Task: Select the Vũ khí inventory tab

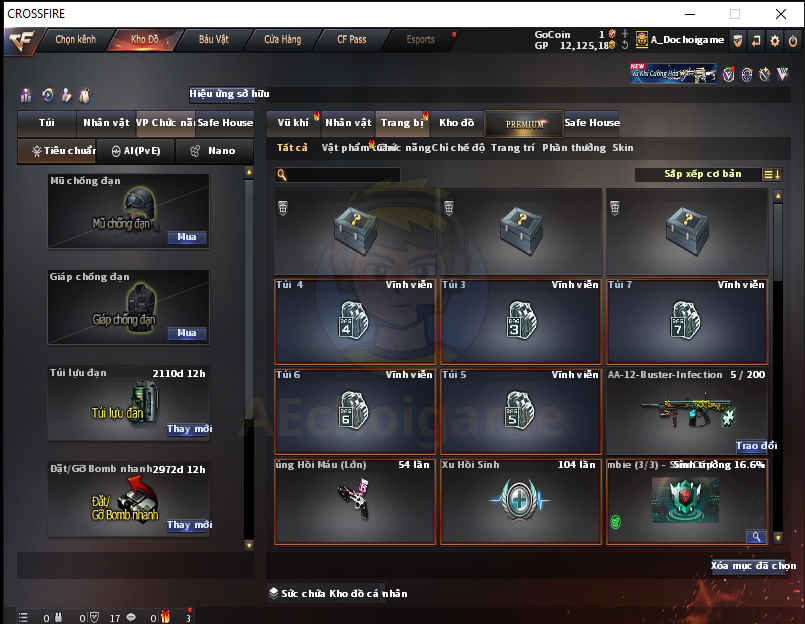Action: click(294, 123)
